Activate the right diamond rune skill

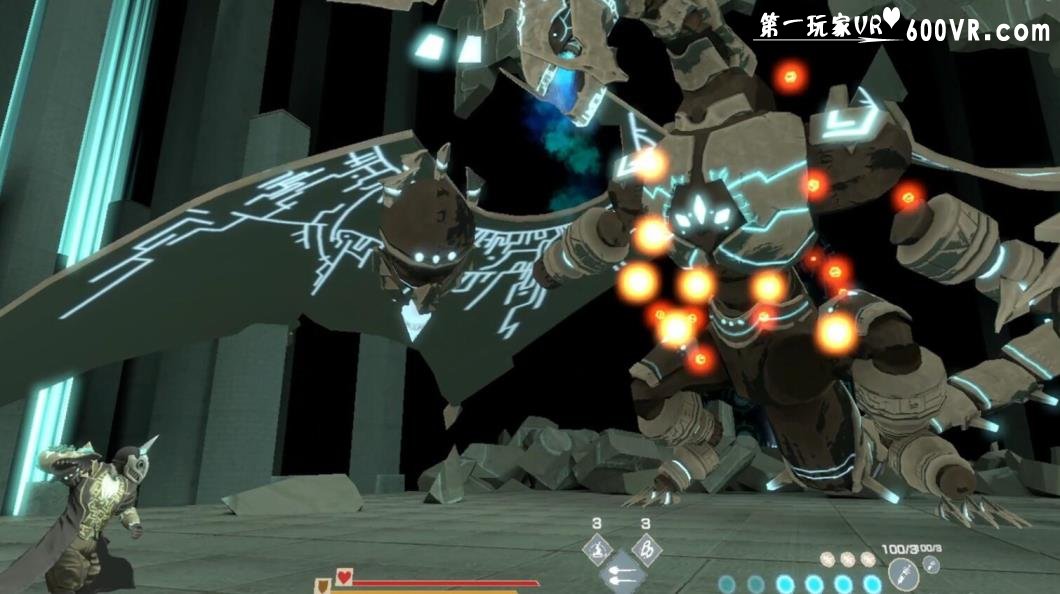coord(646,549)
